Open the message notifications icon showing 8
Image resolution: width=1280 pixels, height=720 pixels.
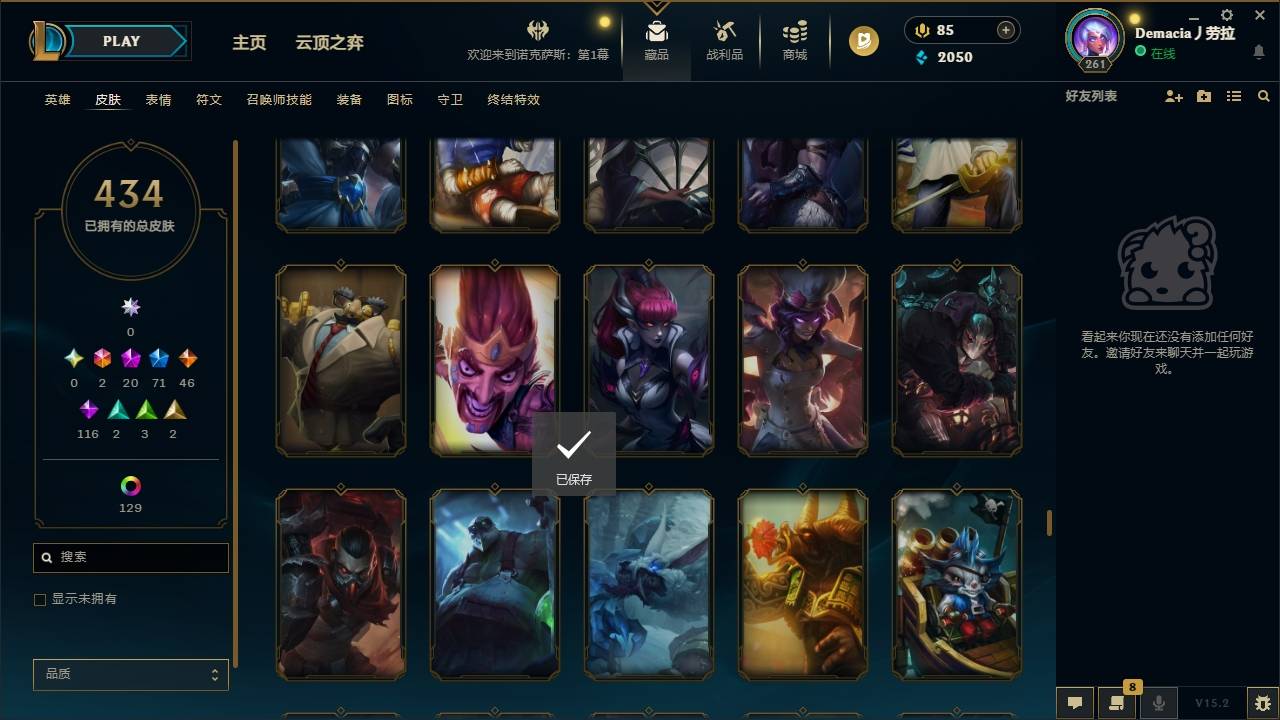(x=1117, y=702)
